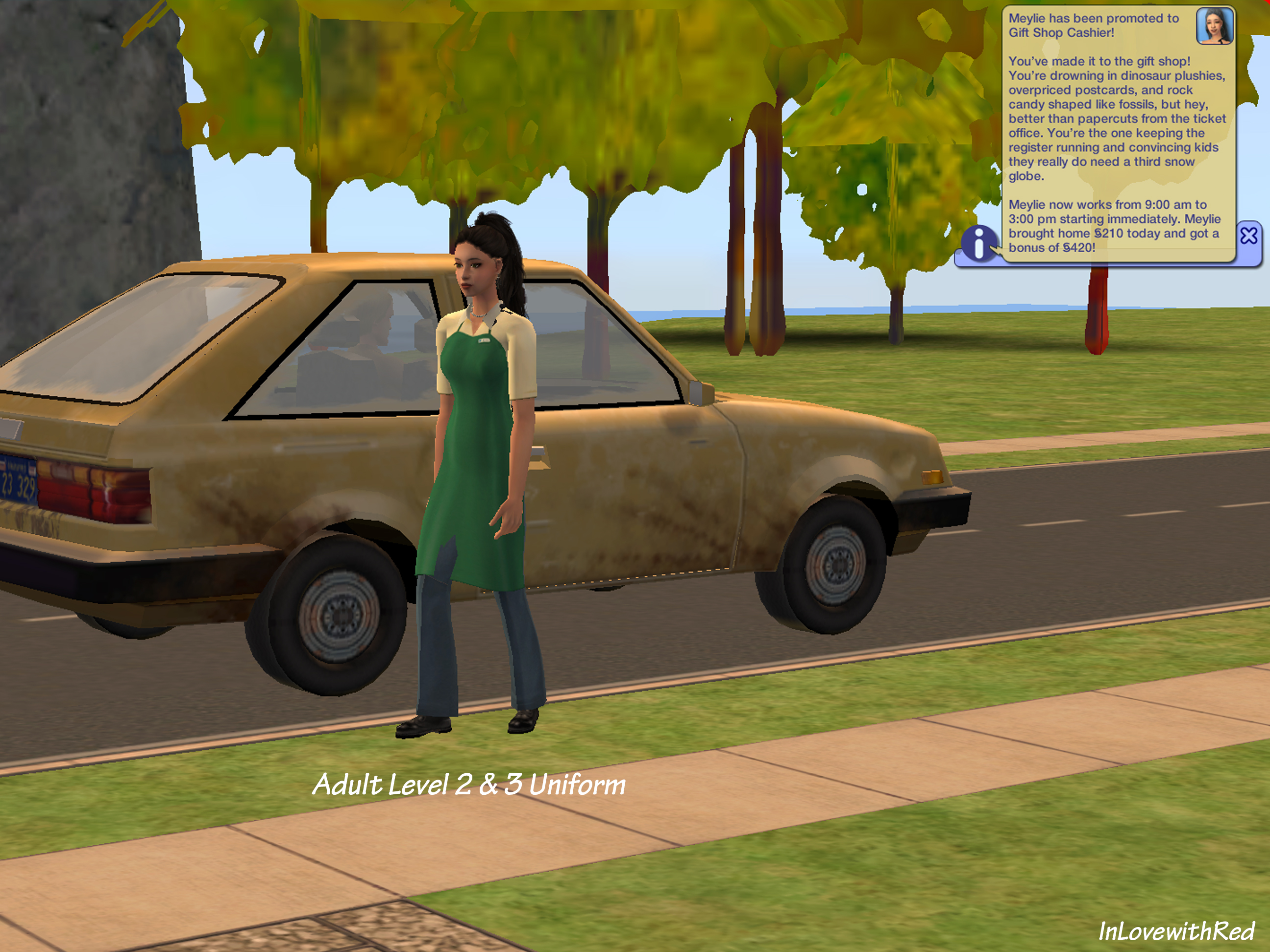Close the promotion notification popup
Image resolution: width=1270 pixels, height=952 pixels.
pos(1248,236)
